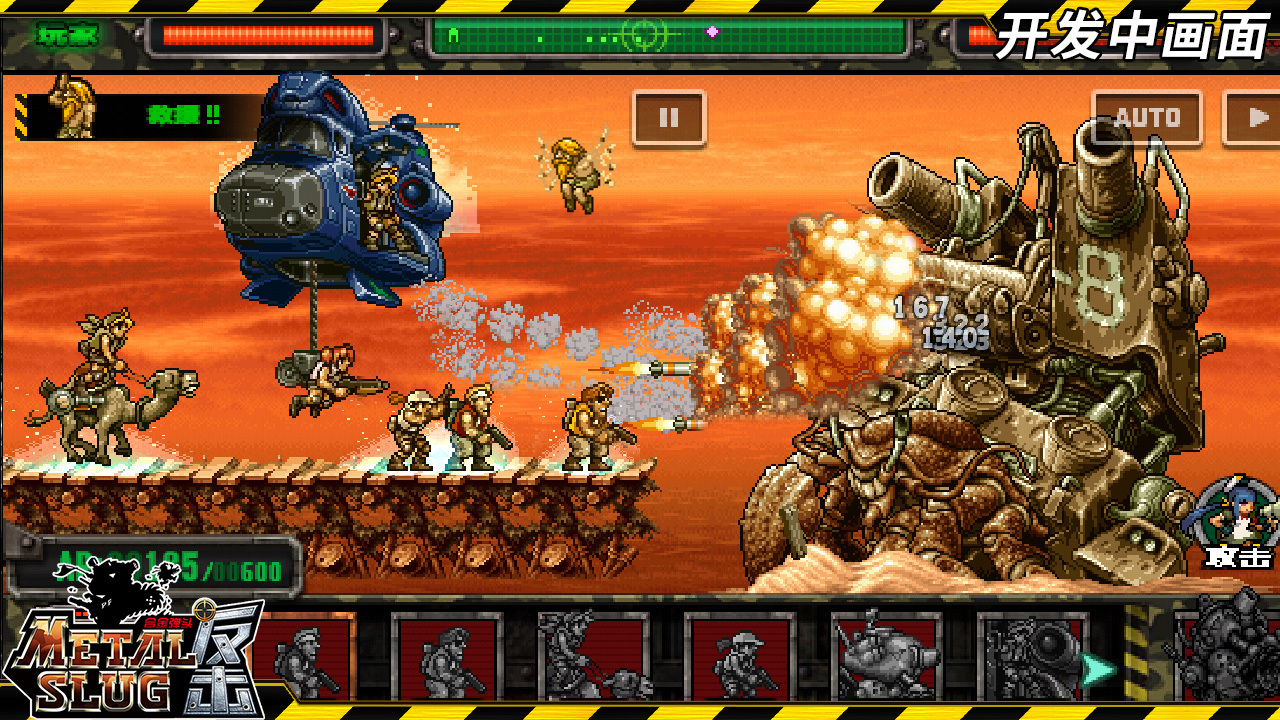Tap the fast-forward arrow button
1280x720 pixels.
tap(1254, 118)
